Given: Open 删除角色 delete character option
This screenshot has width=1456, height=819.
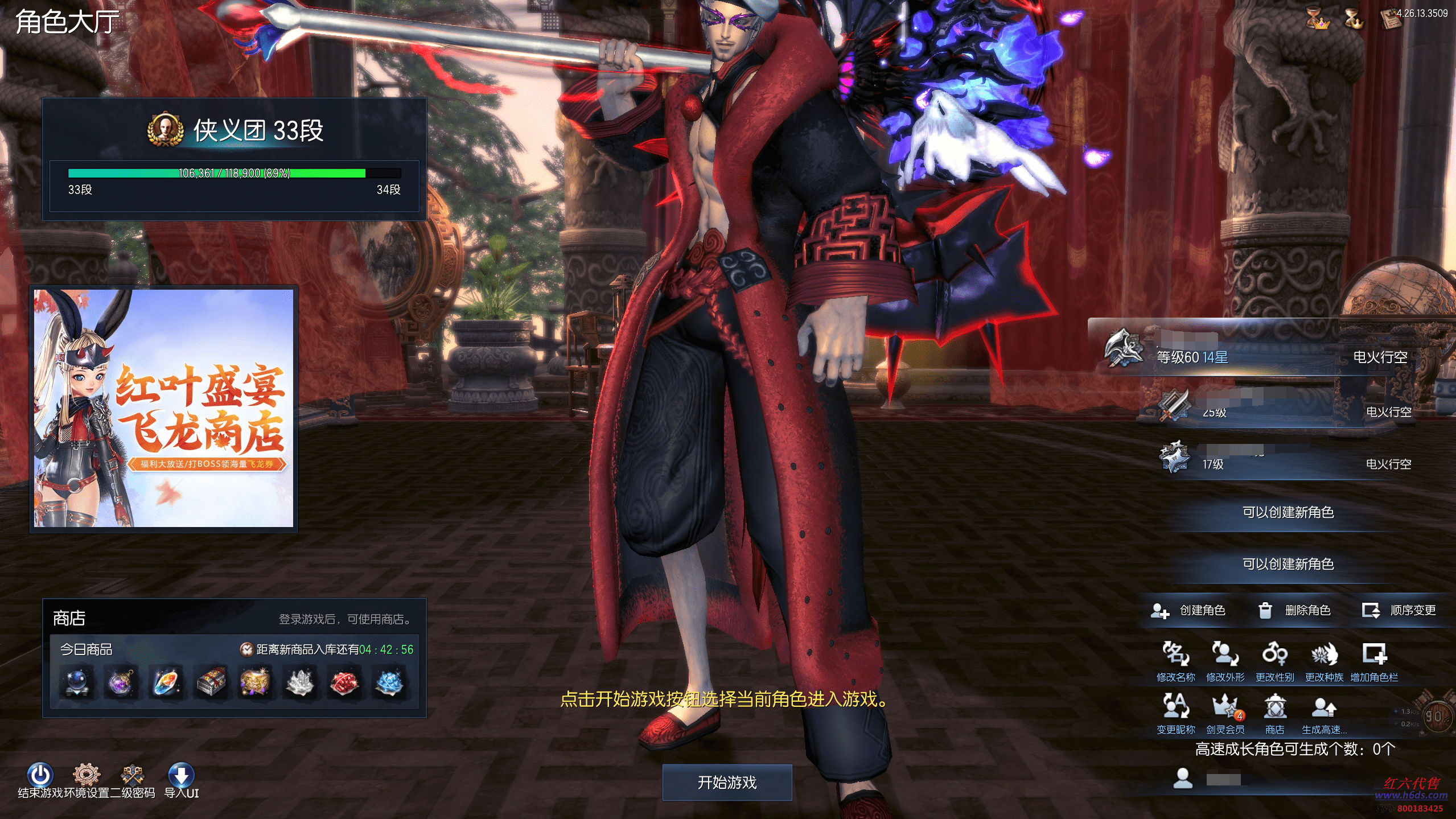Looking at the screenshot, I should pyautogui.click(x=1294, y=611).
